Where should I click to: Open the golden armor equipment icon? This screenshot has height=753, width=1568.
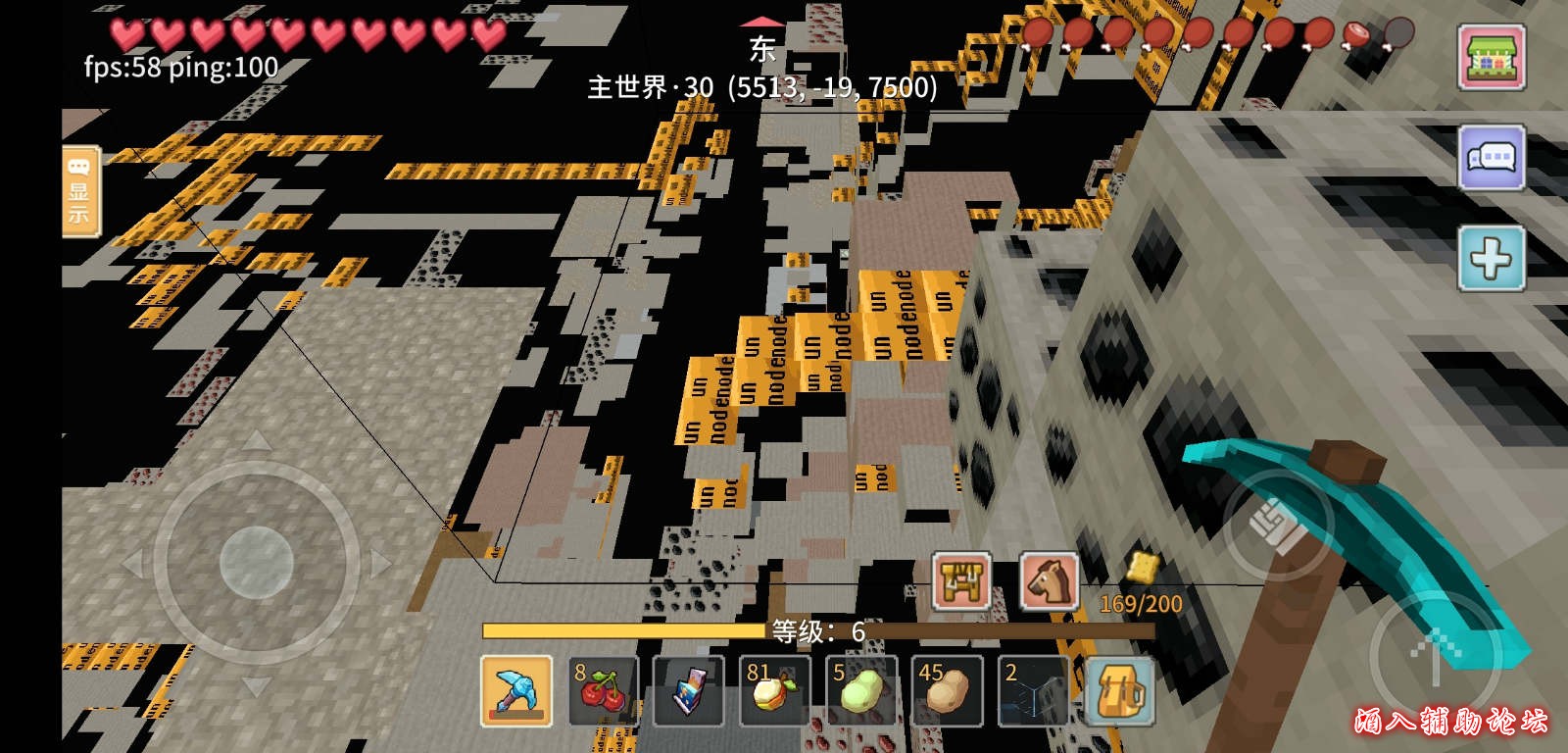[960, 580]
